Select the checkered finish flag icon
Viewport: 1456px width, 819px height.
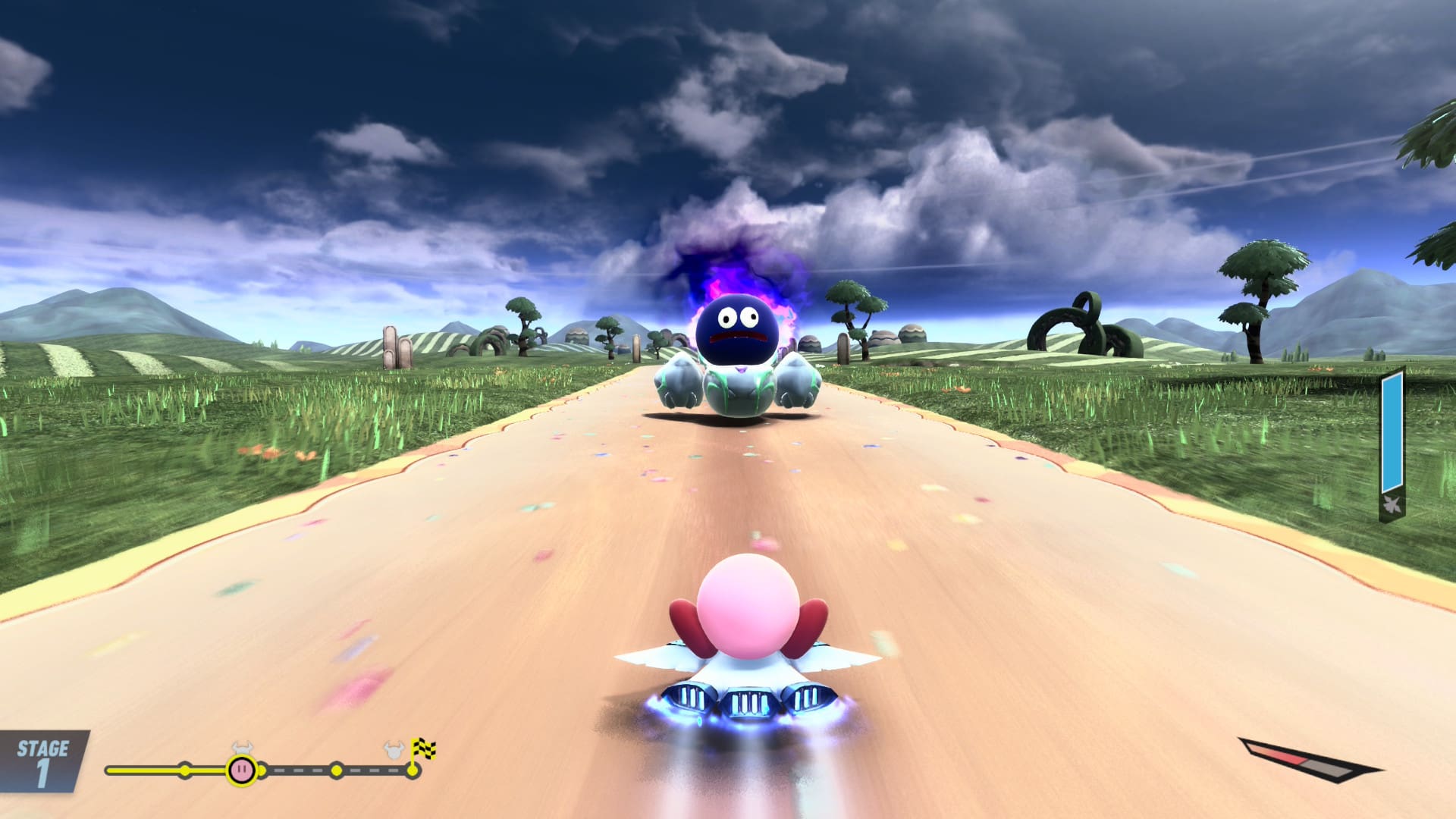[423, 750]
